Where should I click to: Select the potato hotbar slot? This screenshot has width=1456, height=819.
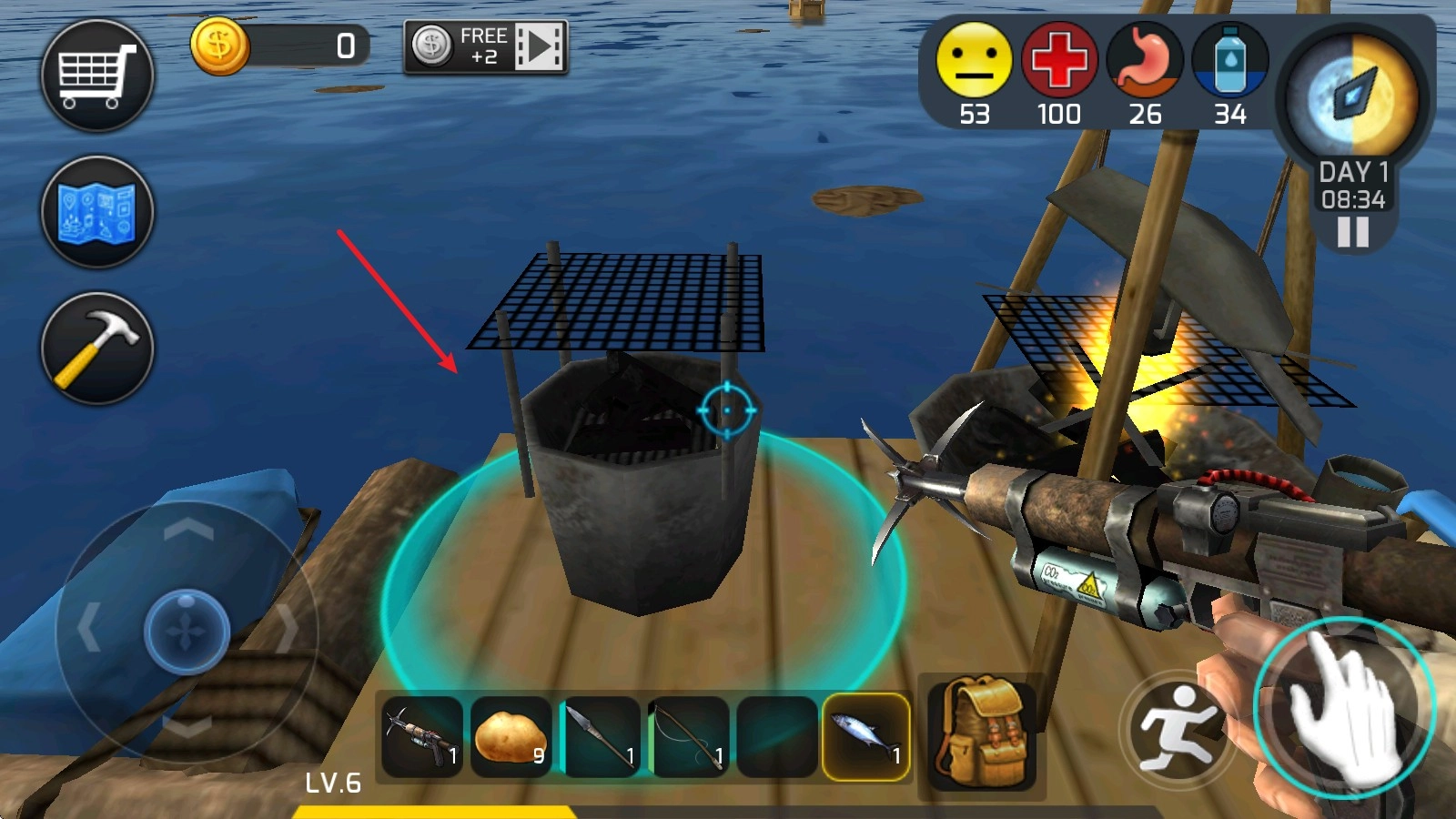coord(511,736)
